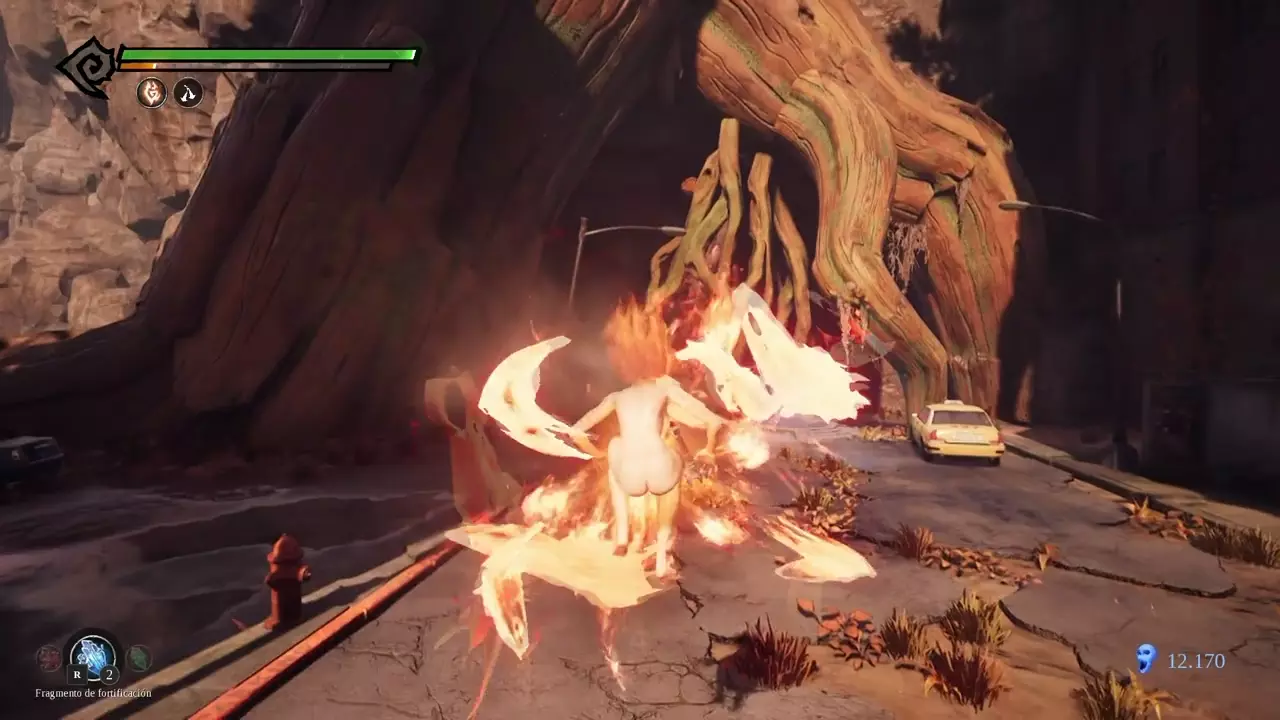Use the Fragmento de fortificación item

pyautogui.click(x=93, y=656)
